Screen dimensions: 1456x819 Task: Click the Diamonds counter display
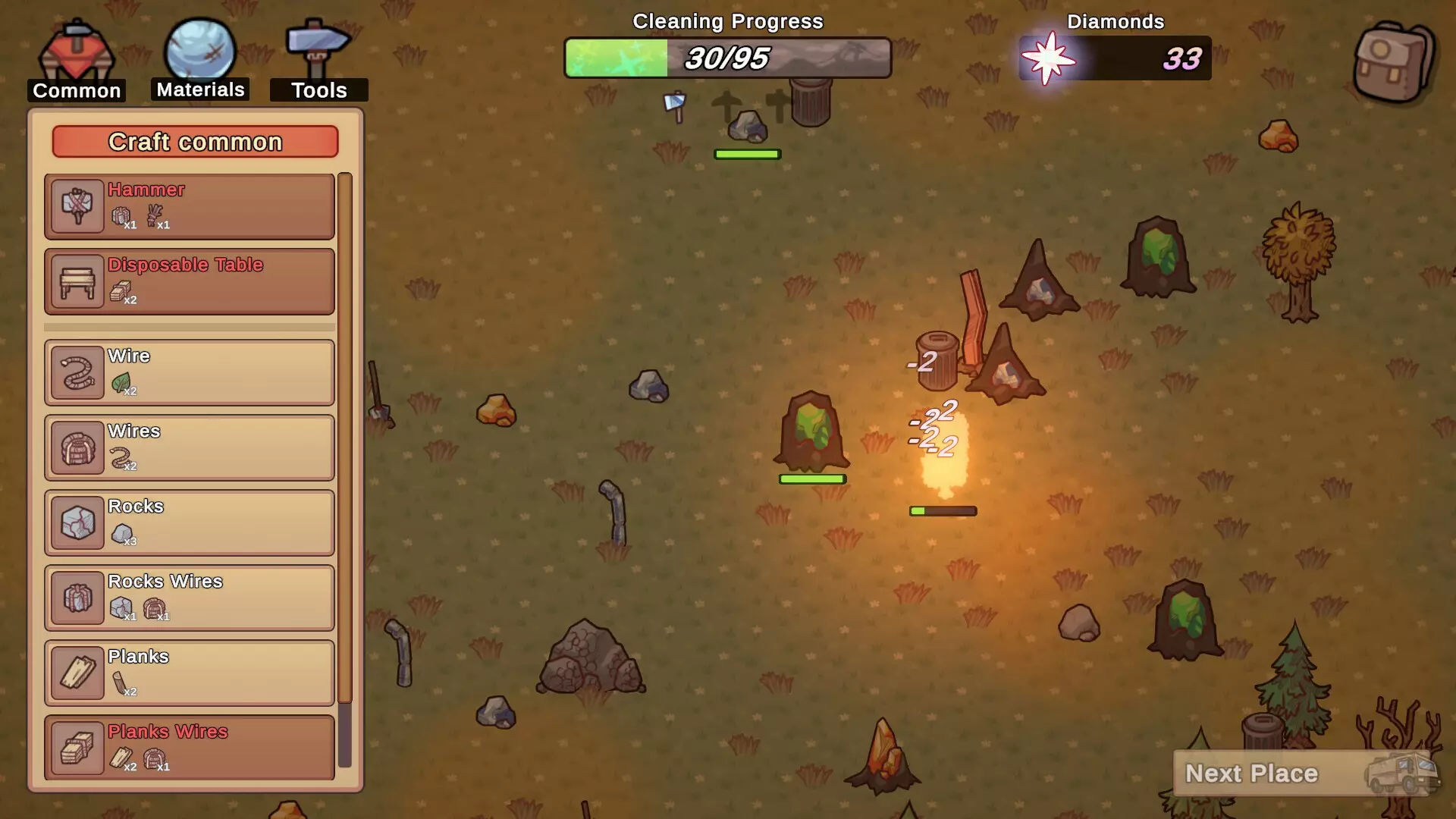(1115, 58)
